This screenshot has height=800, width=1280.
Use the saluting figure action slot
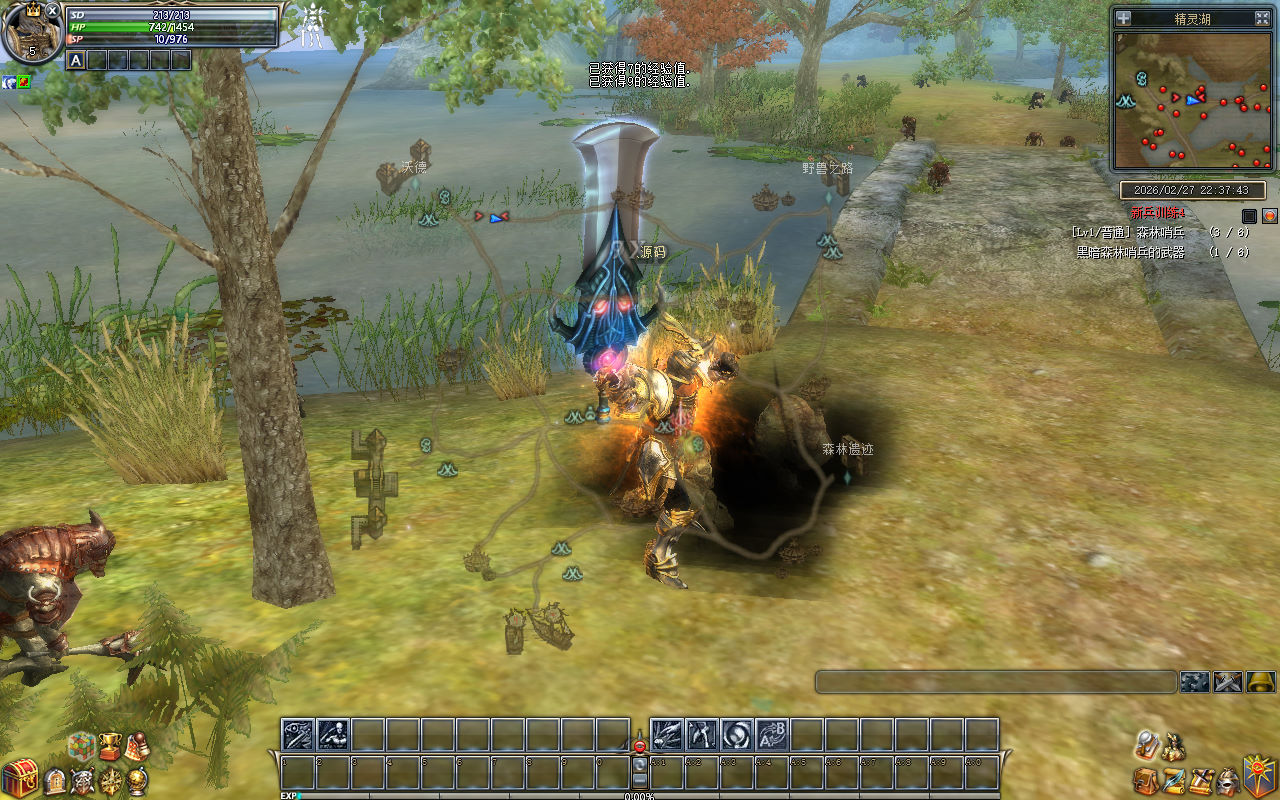coord(333,735)
